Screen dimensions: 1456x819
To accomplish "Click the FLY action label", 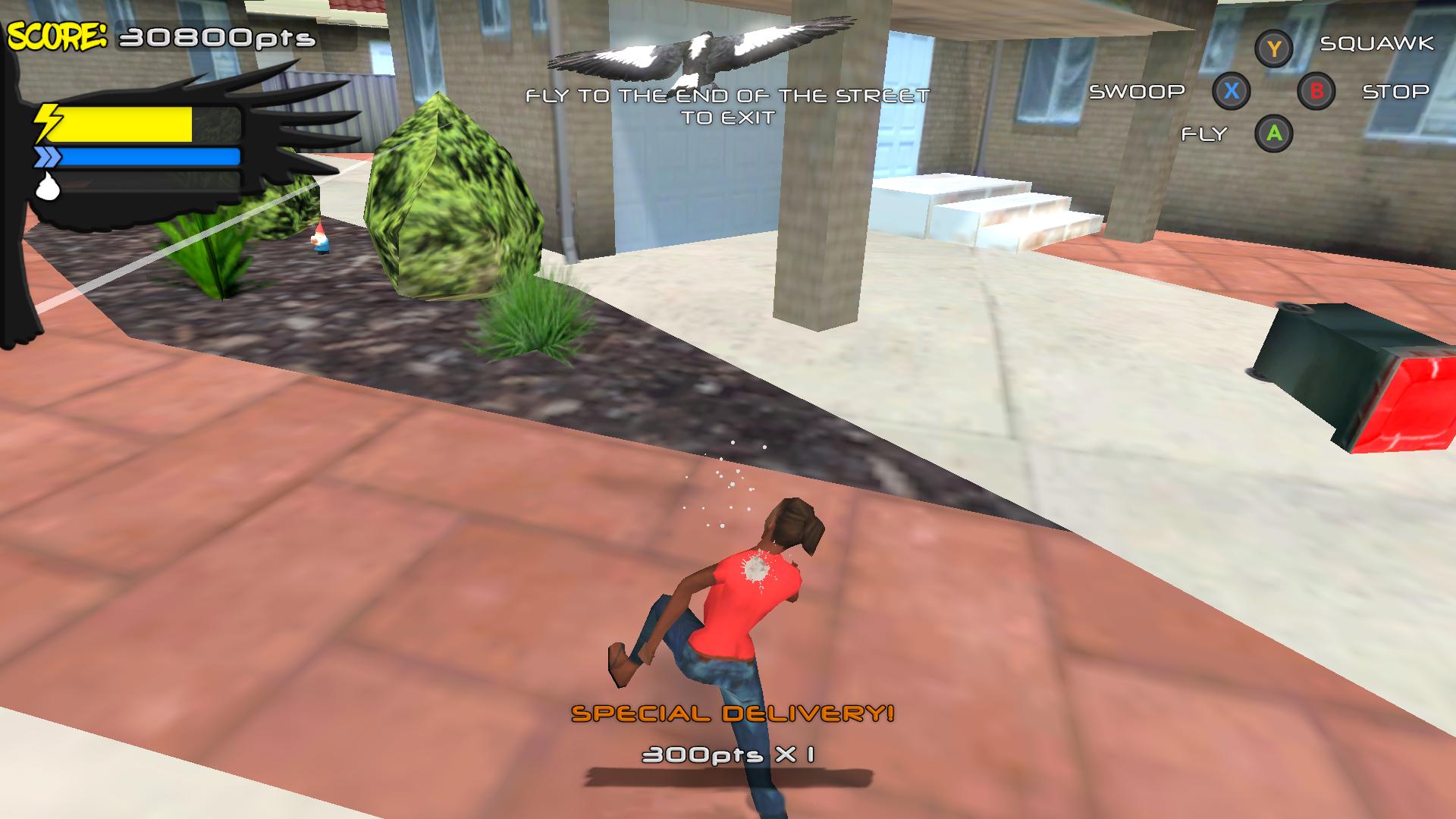I will (1203, 134).
